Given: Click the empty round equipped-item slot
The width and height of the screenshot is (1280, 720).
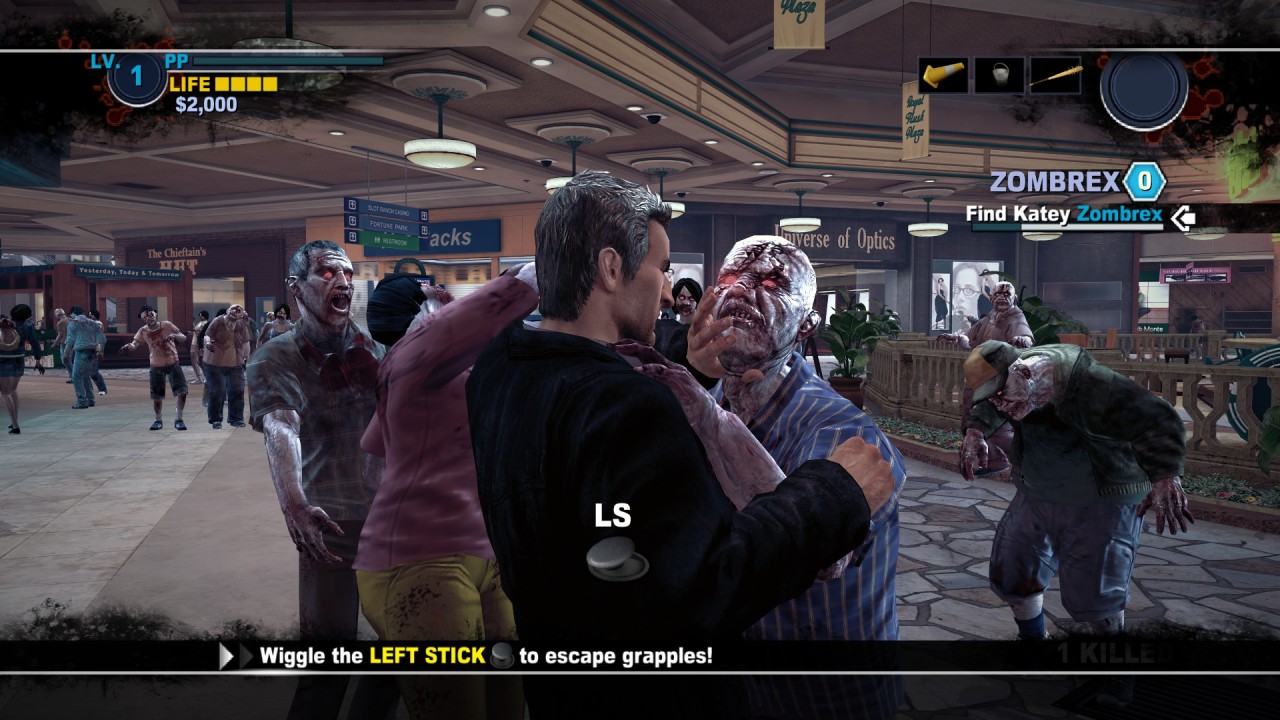Looking at the screenshot, I should click(x=1144, y=89).
